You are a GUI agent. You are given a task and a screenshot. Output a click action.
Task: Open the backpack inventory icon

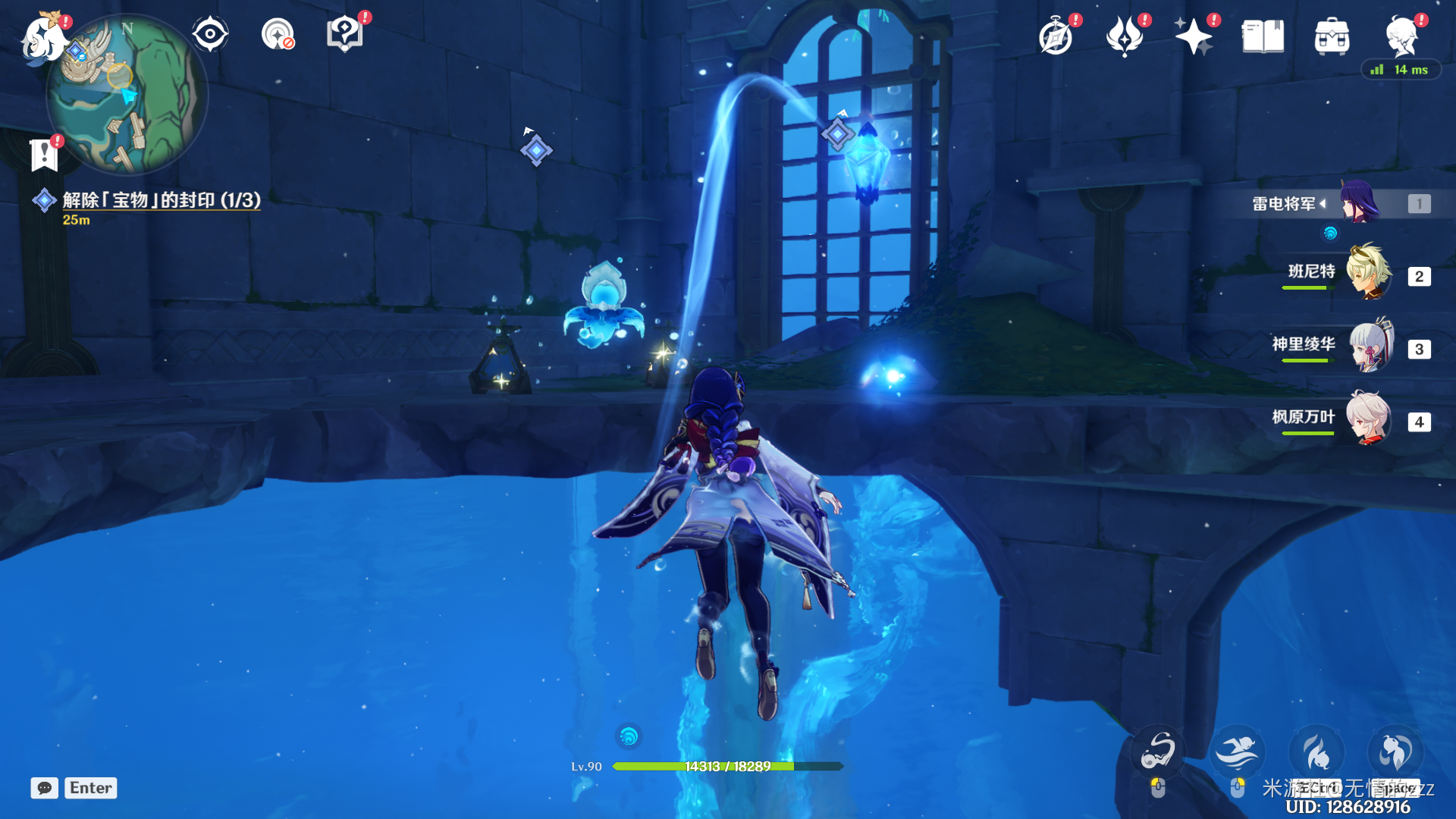click(x=1332, y=36)
